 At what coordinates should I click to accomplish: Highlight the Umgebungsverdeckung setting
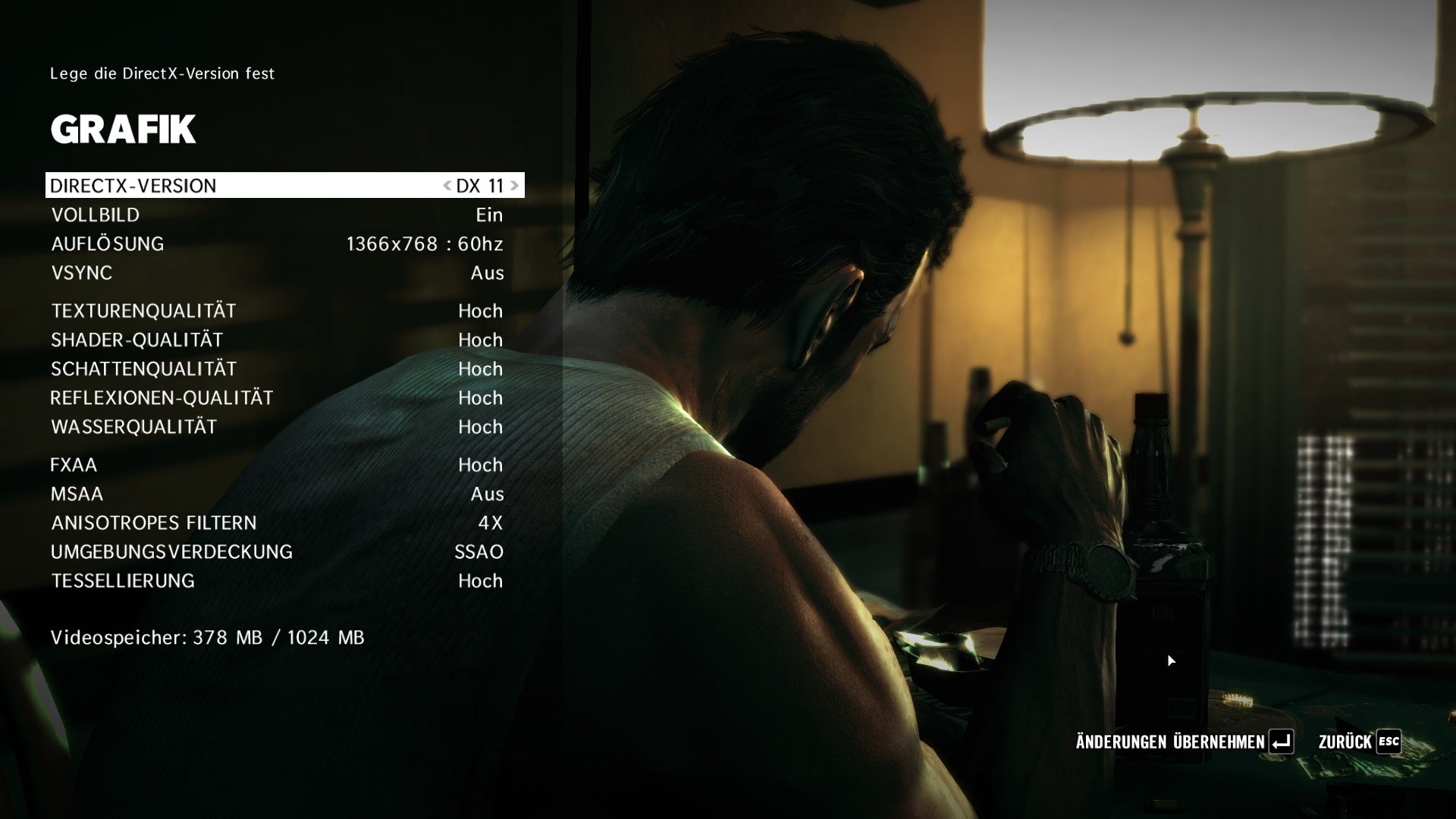(277, 552)
